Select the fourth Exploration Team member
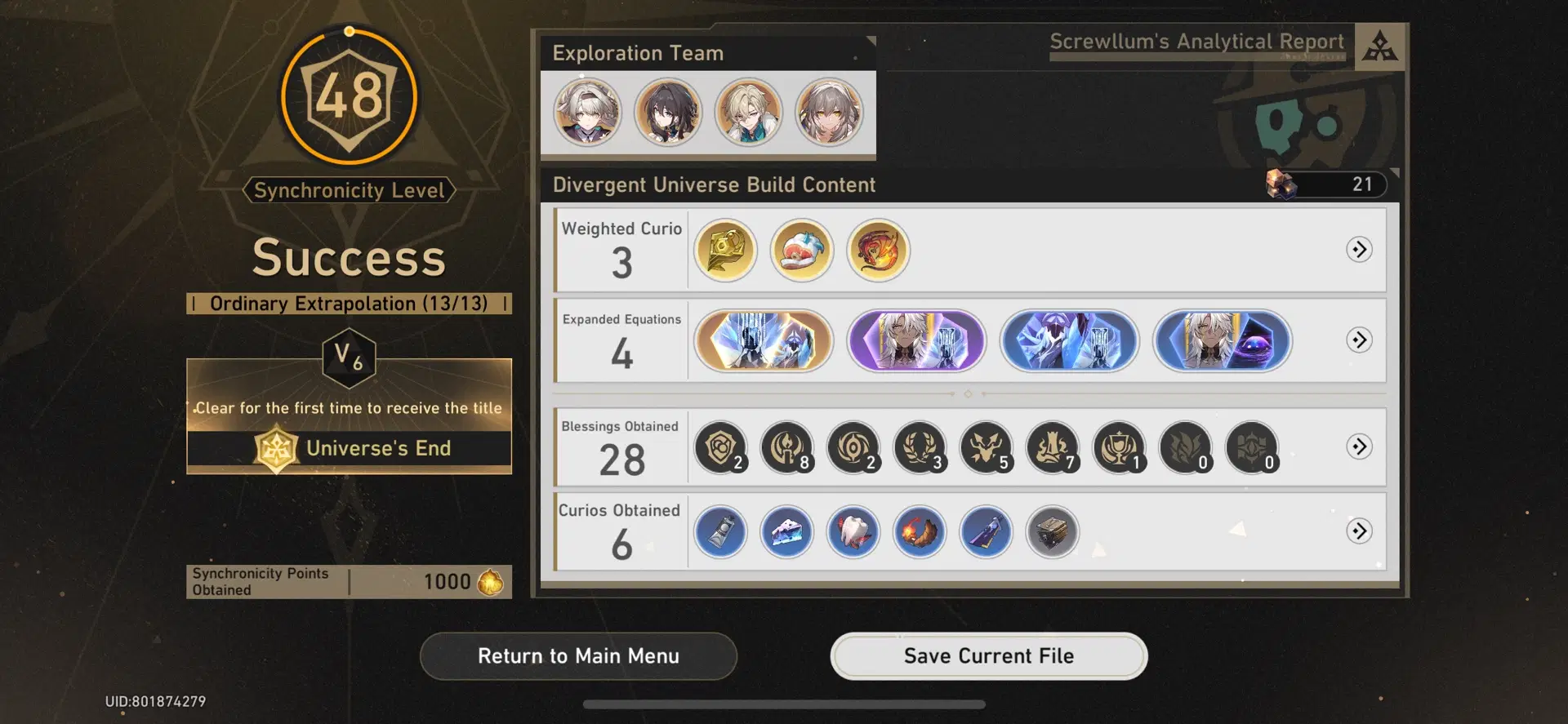The height and width of the screenshot is (724, 1568). [x=831, y=112]
